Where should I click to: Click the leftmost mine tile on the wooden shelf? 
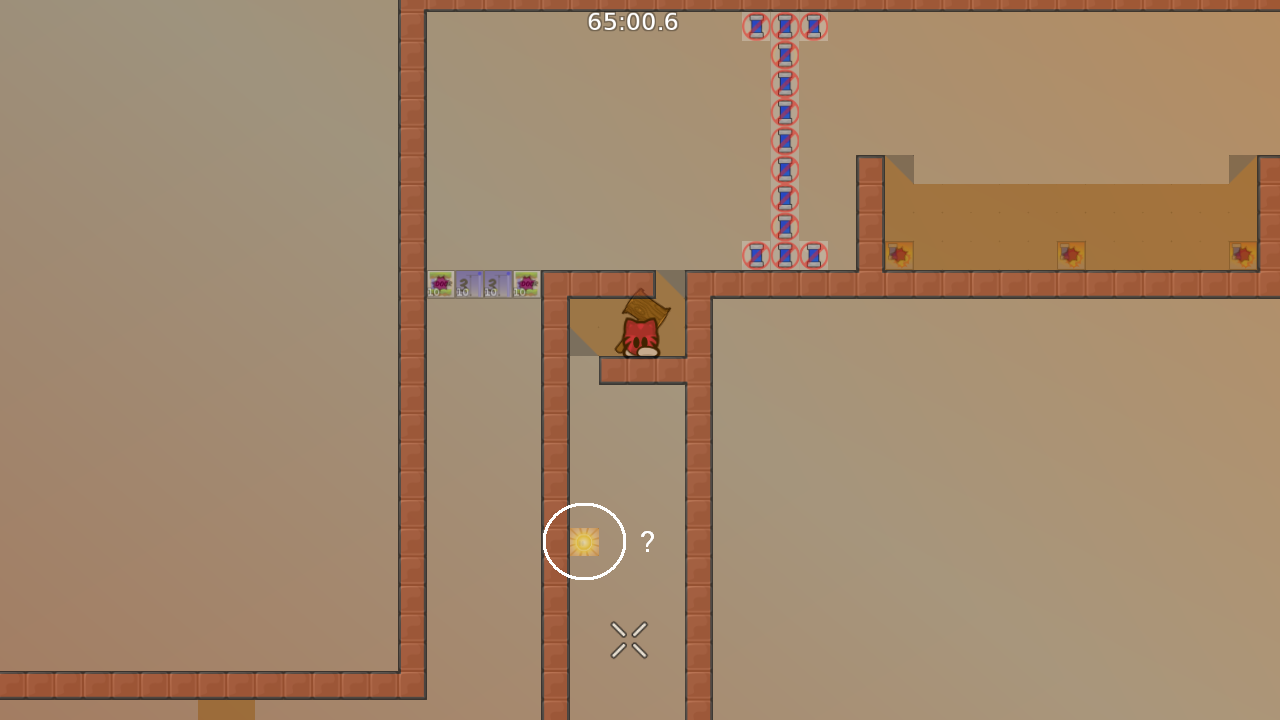pyautogui.click(x=898, y=254)
